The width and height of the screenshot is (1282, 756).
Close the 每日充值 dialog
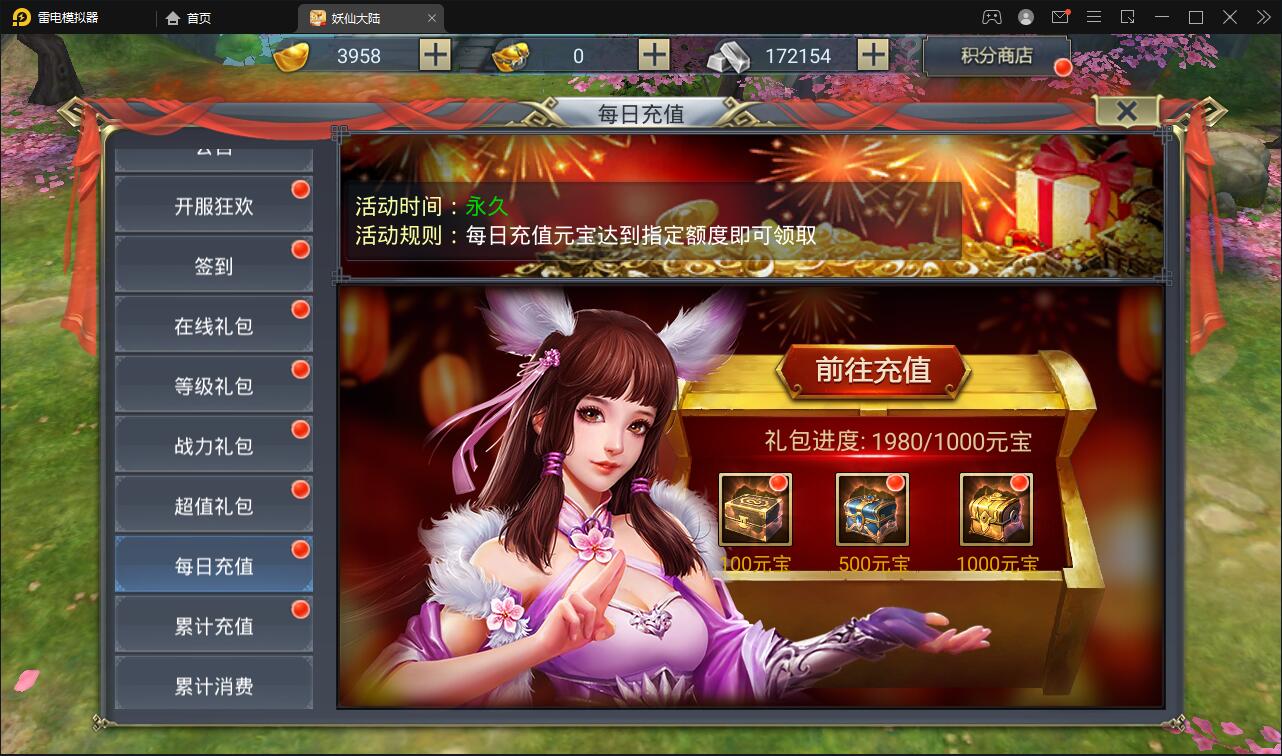(1127, 112)
